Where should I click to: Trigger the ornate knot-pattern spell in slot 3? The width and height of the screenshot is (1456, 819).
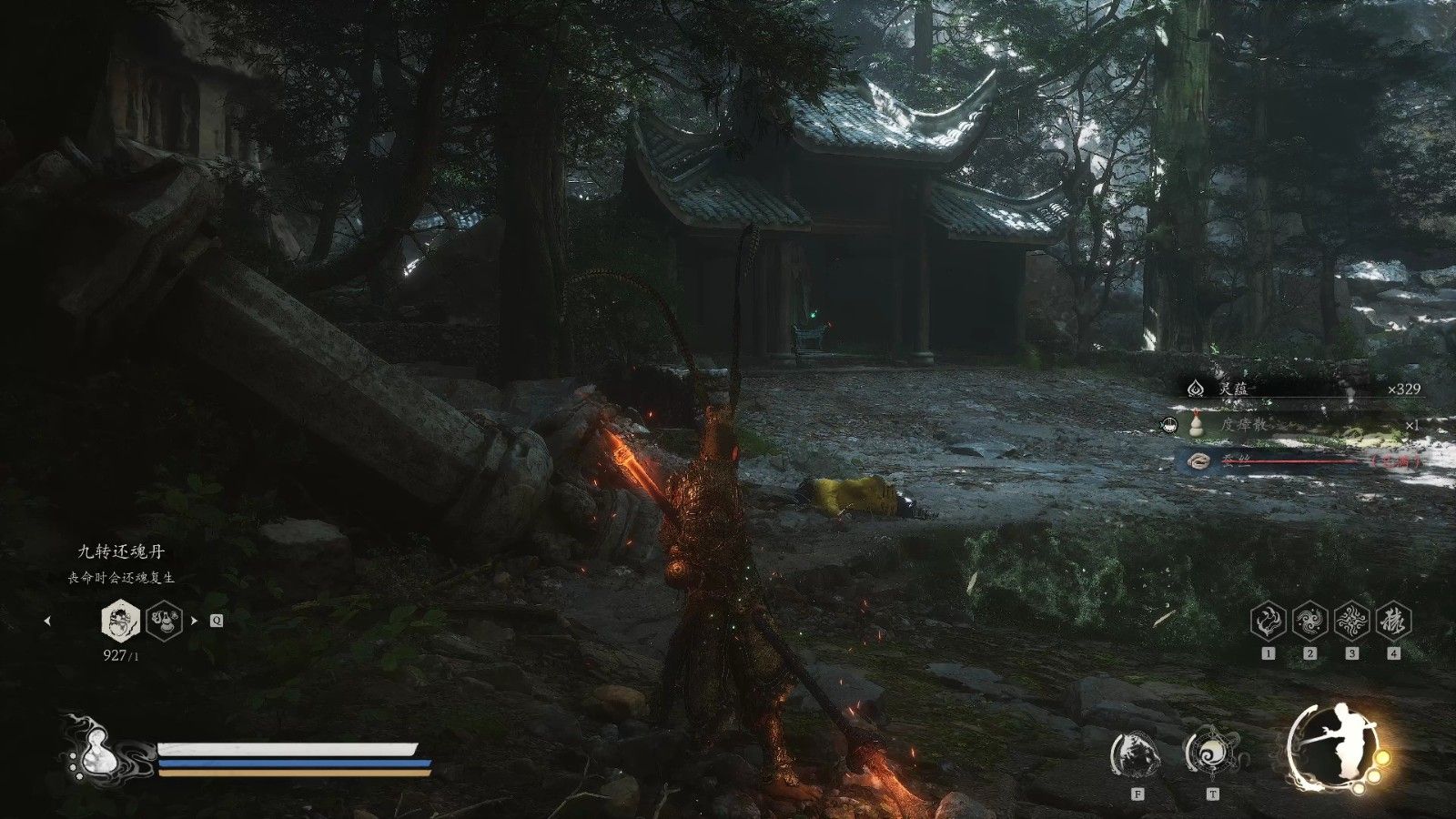click(1351, 621)
